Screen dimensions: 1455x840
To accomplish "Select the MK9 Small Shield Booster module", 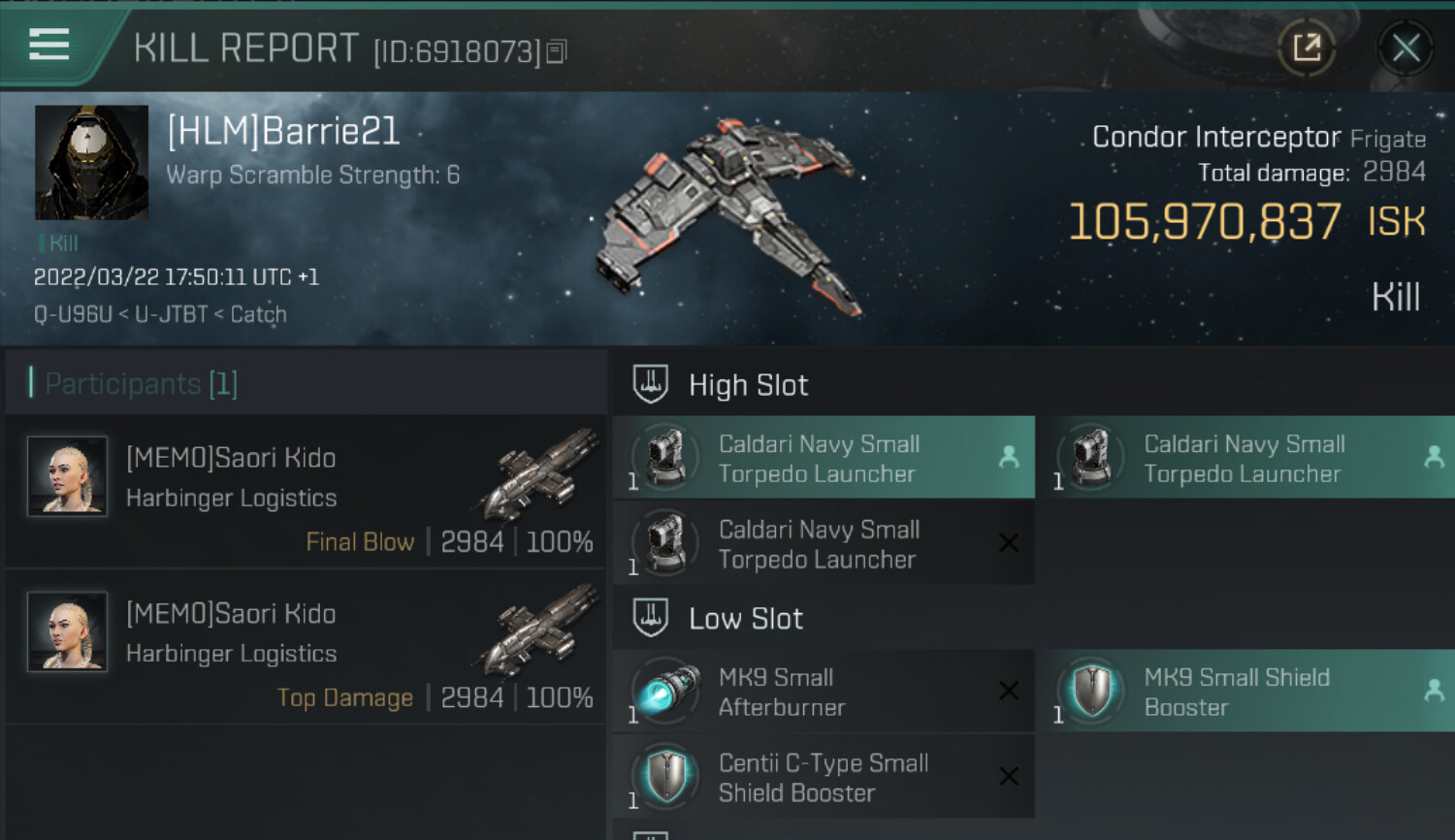I will point(1248,692).
